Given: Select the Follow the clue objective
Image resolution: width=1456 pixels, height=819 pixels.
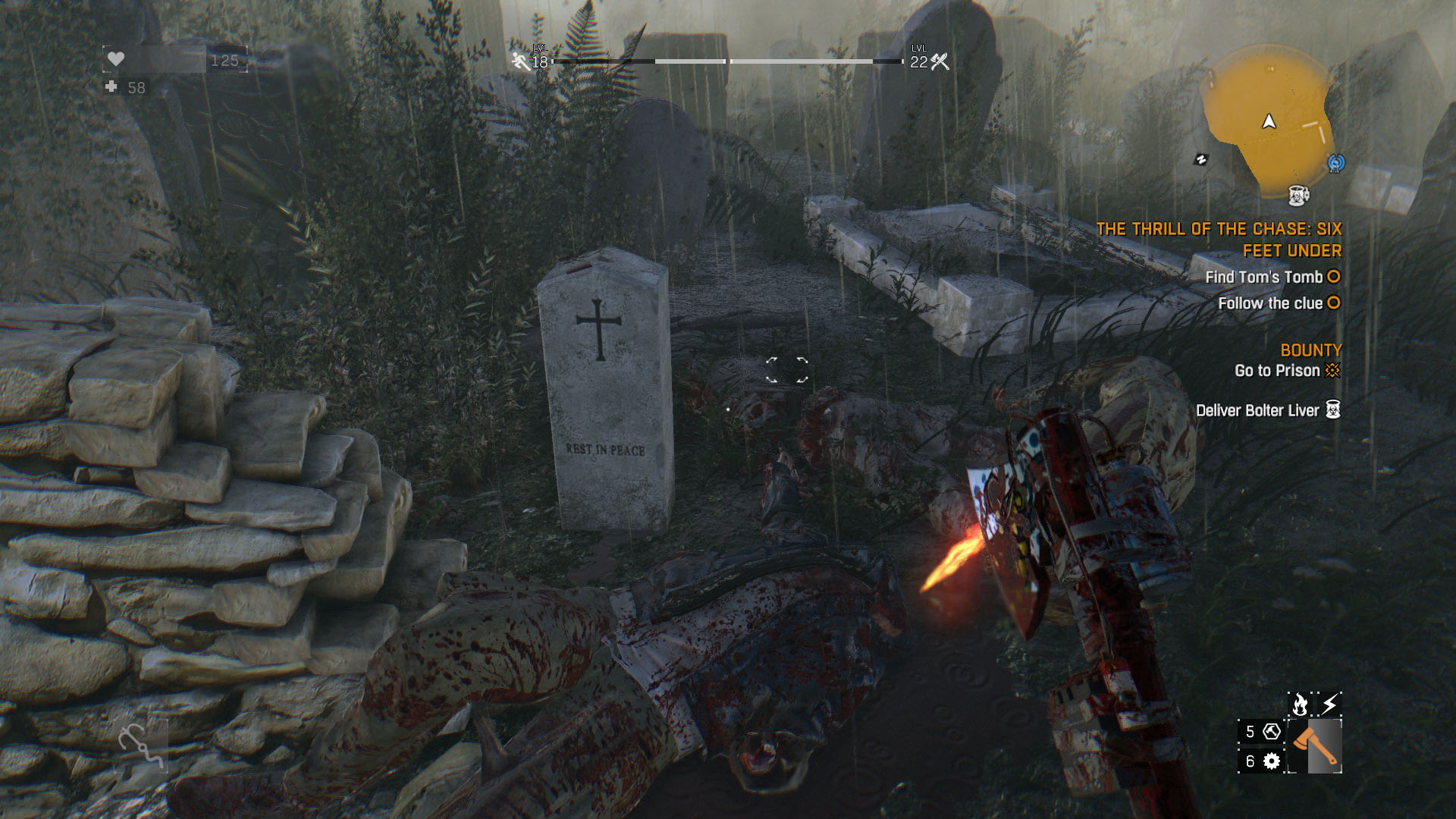Looking at the screenshot, I should point(1270,303).
